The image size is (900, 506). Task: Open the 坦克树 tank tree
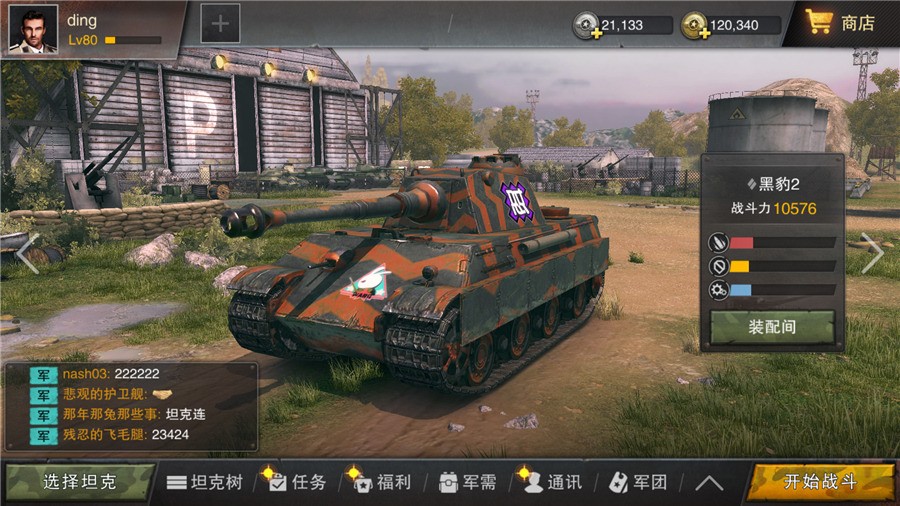tap(205, 482)
